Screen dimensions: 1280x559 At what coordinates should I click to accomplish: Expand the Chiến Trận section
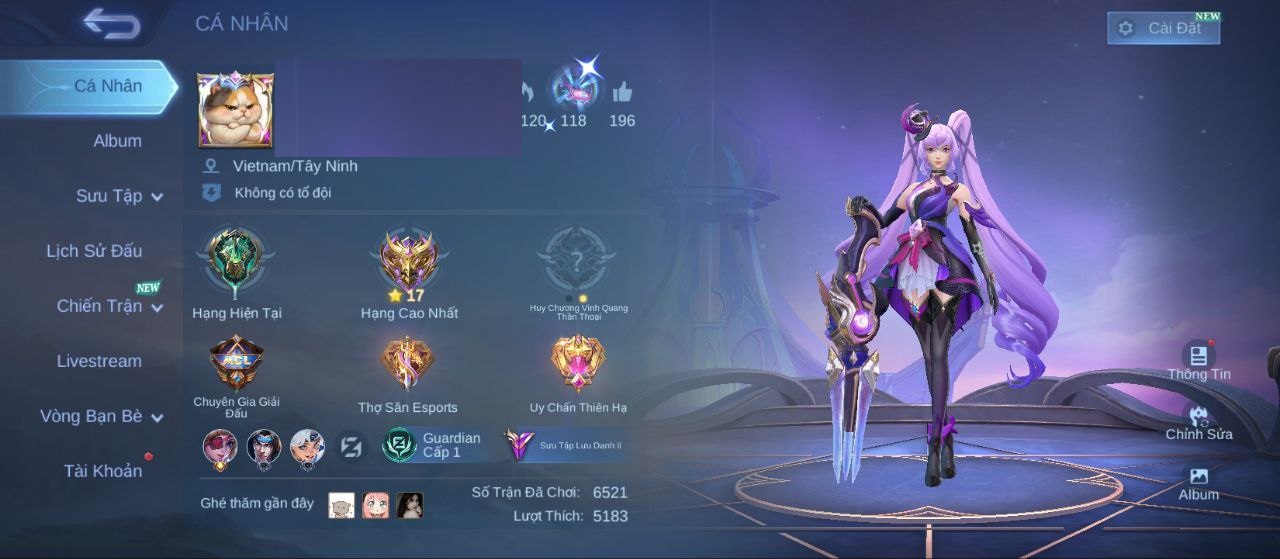(109, 306)
